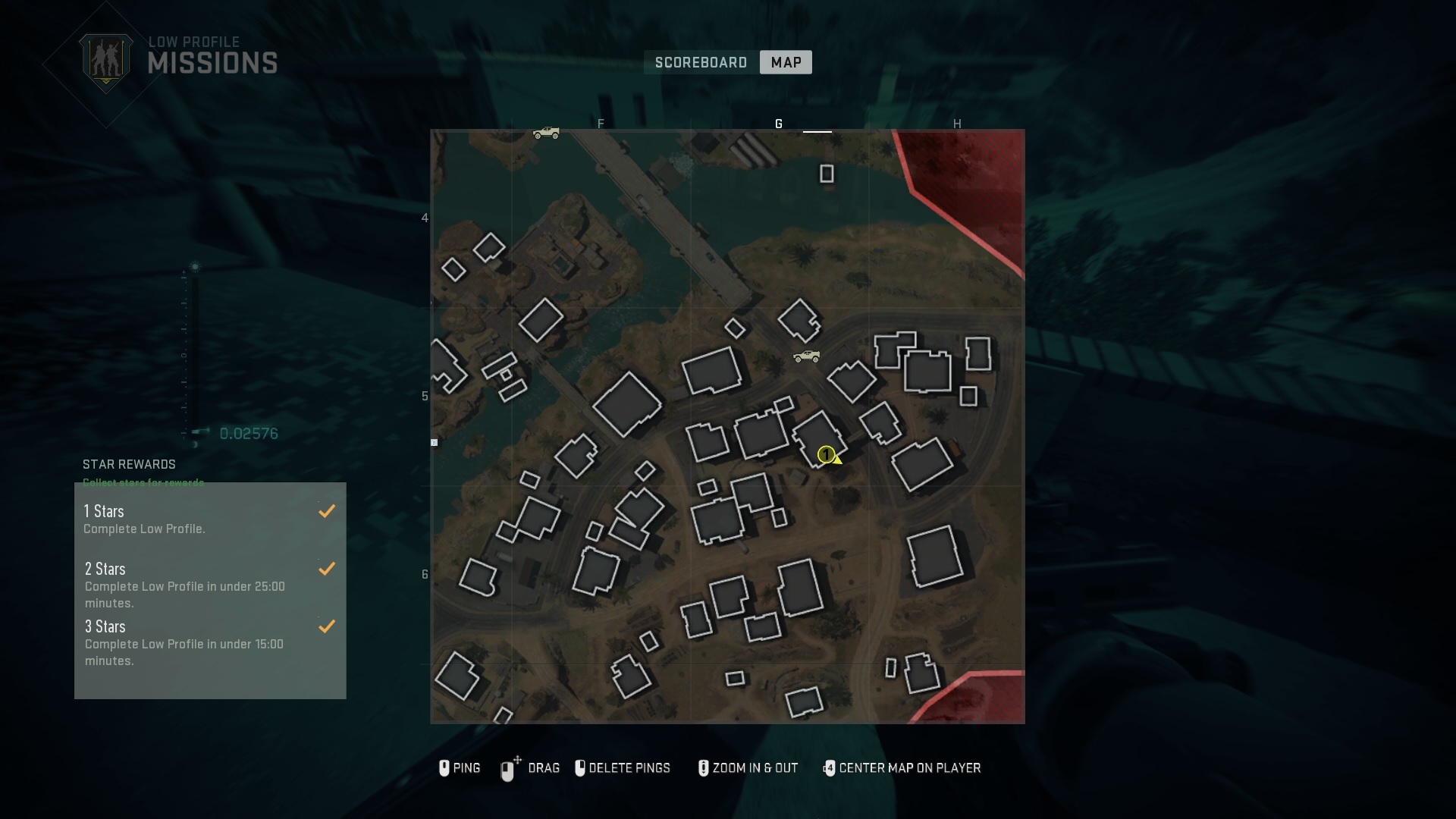Toggle the checkmark next to 1 Stars
Screen dimensions: 1456x819
326,510
